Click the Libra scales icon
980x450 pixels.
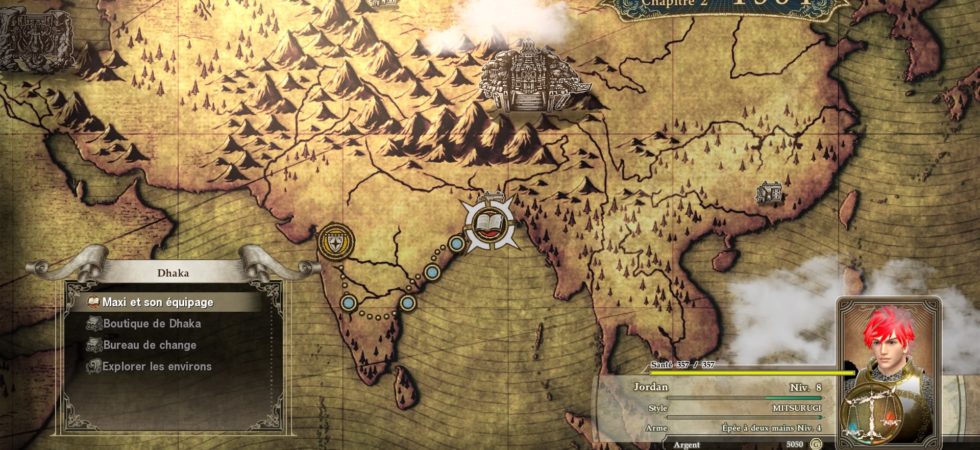[868, 412]
